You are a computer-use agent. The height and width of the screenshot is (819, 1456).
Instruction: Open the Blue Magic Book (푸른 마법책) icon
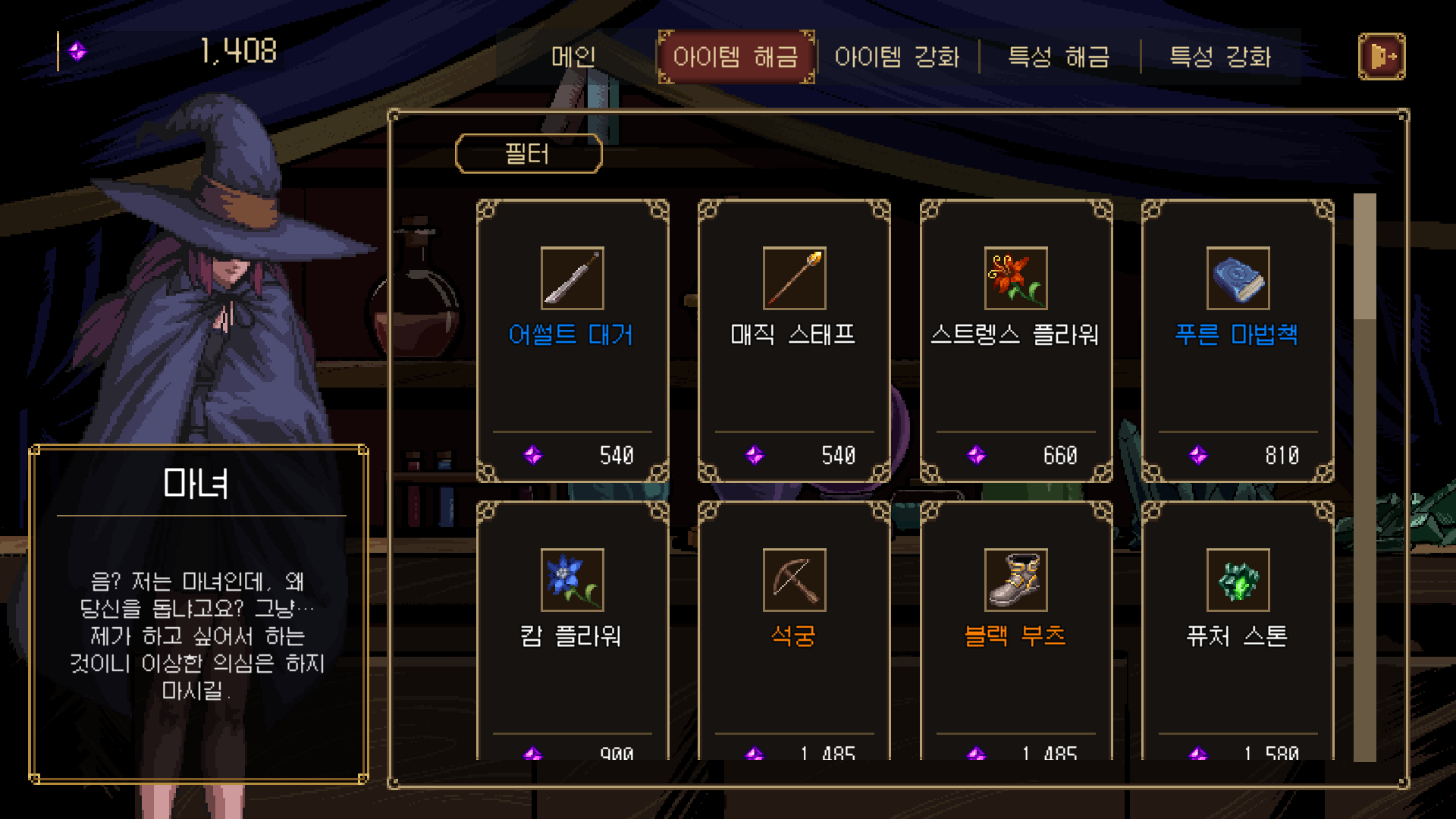click(1238, 278)
